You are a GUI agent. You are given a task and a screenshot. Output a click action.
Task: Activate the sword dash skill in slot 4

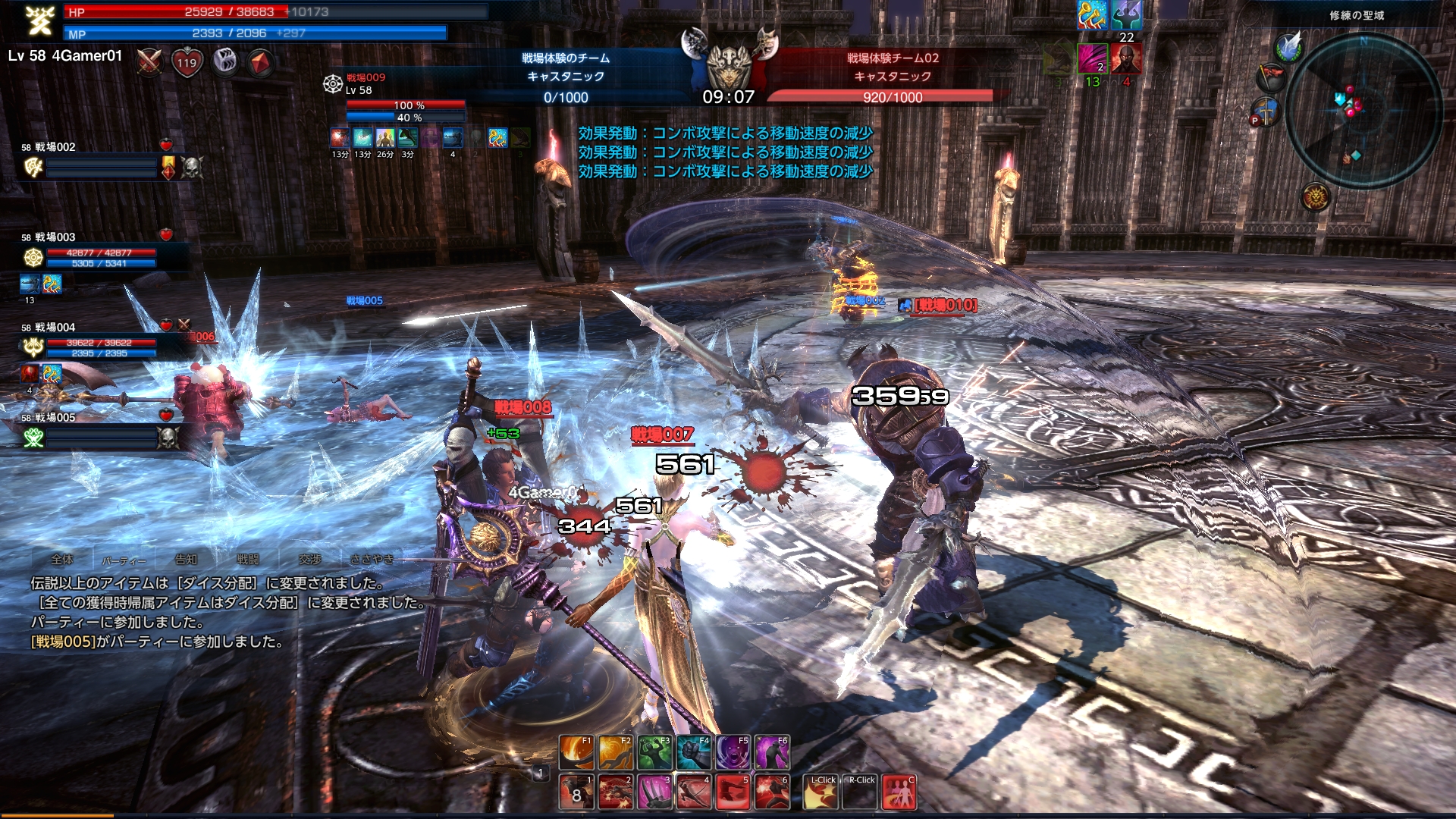[x=693, y=792]
